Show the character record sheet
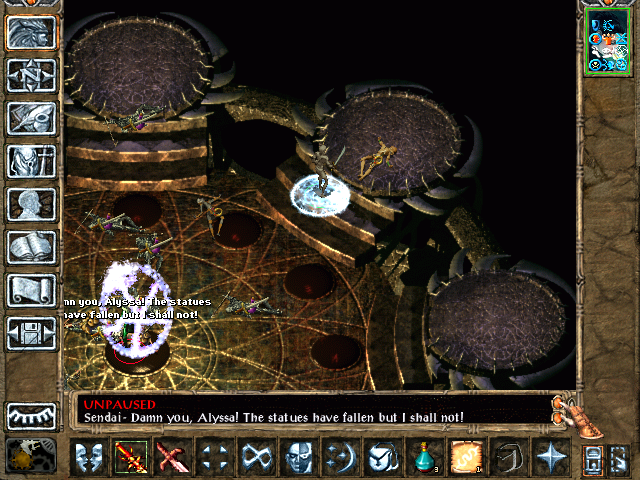Screen dimensions: 640x480 point(31,204)
